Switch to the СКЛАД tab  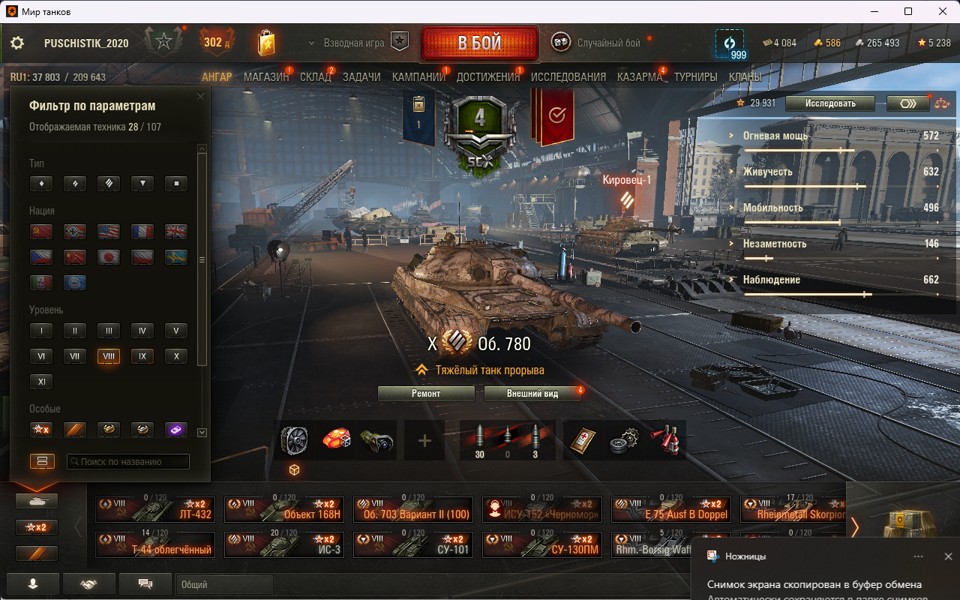(x=316, y=77)
